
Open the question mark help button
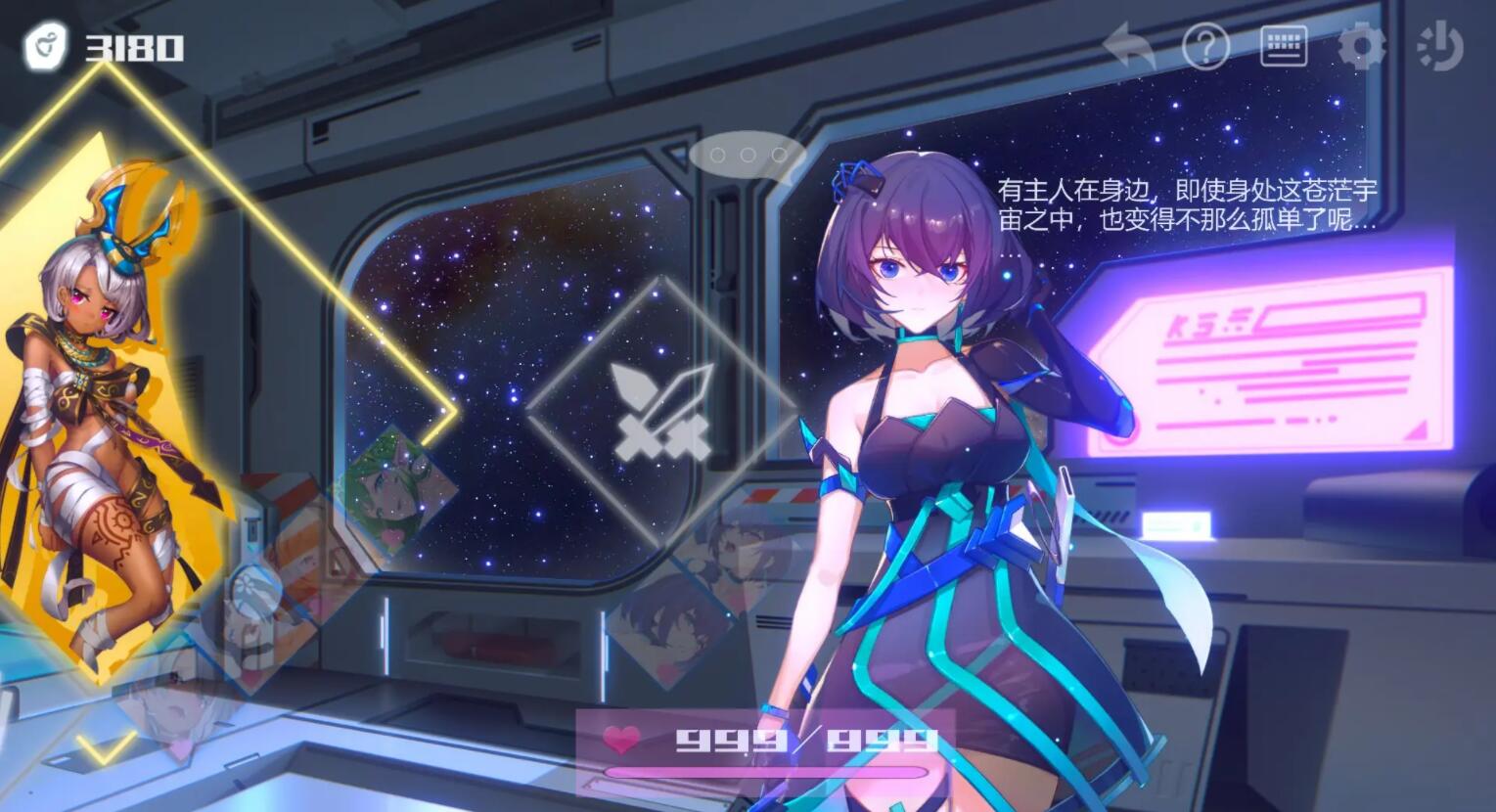(1205, 46)
